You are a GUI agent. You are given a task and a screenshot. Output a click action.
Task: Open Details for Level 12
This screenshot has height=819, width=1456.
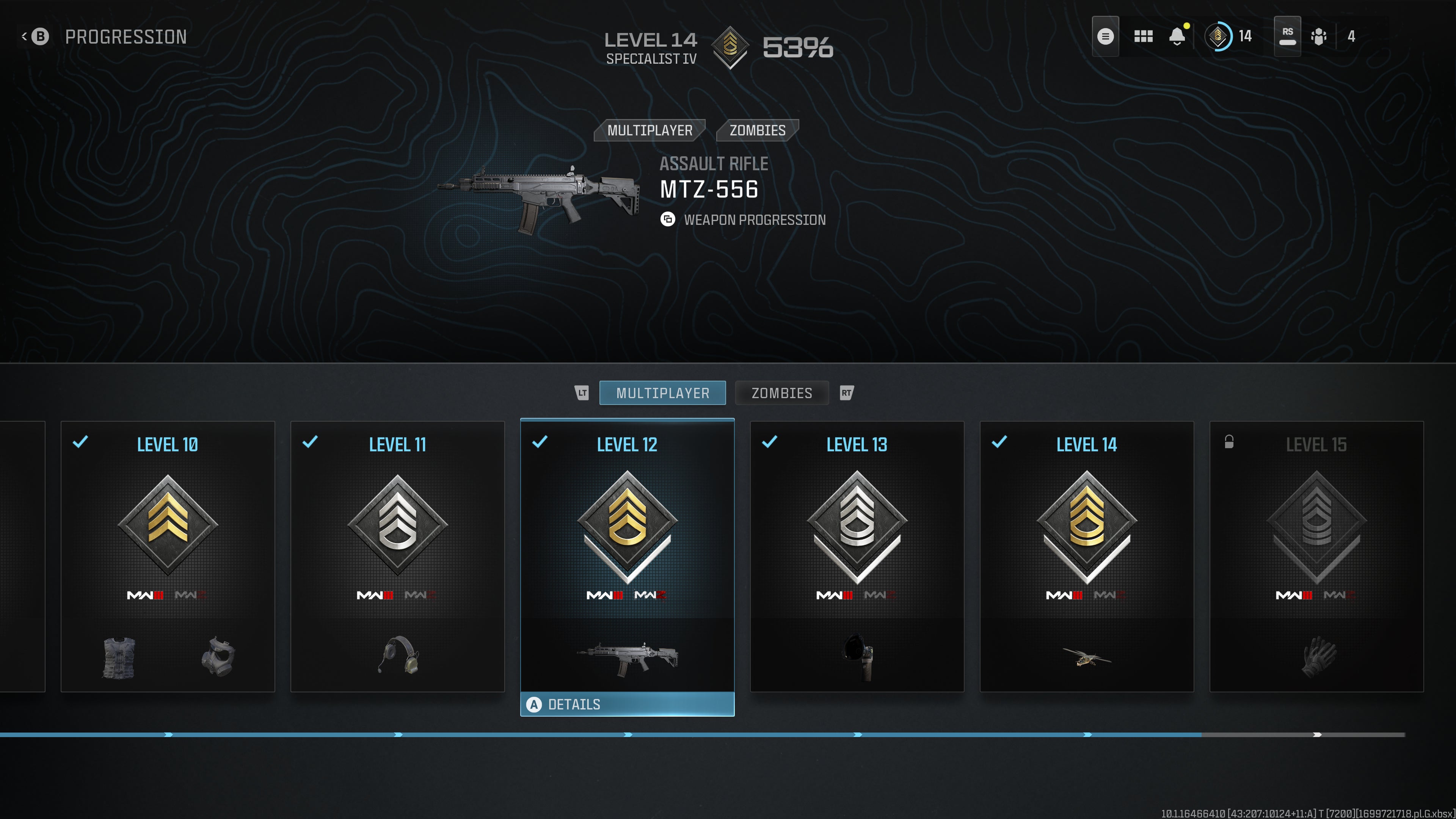627,704
